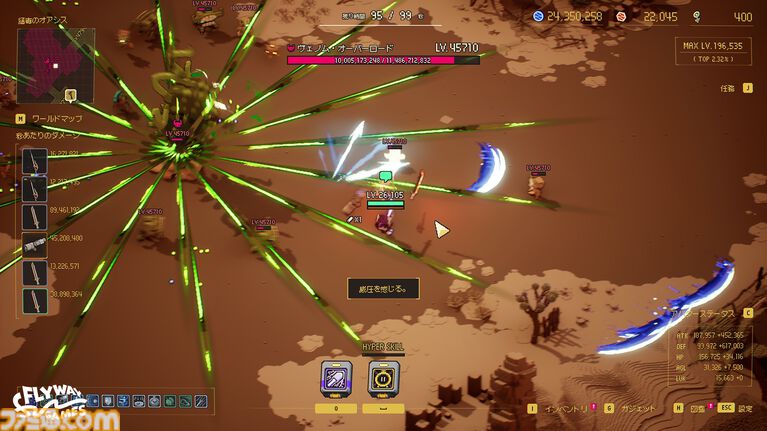Open the minimap in the corner
Screen dimensions: 767x431
[x=56, y=60]
